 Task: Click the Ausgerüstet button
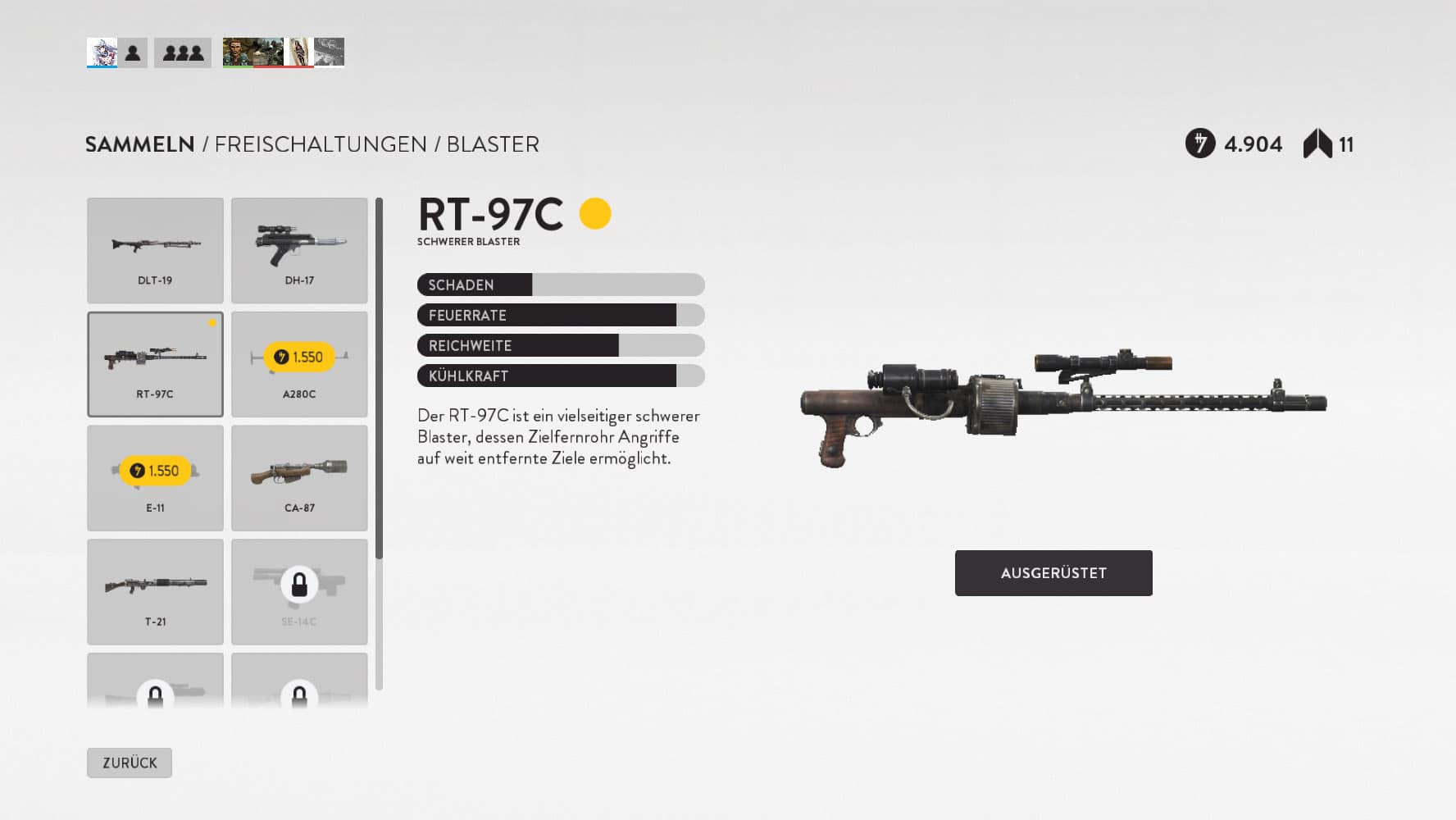(x=1053, y=573)
